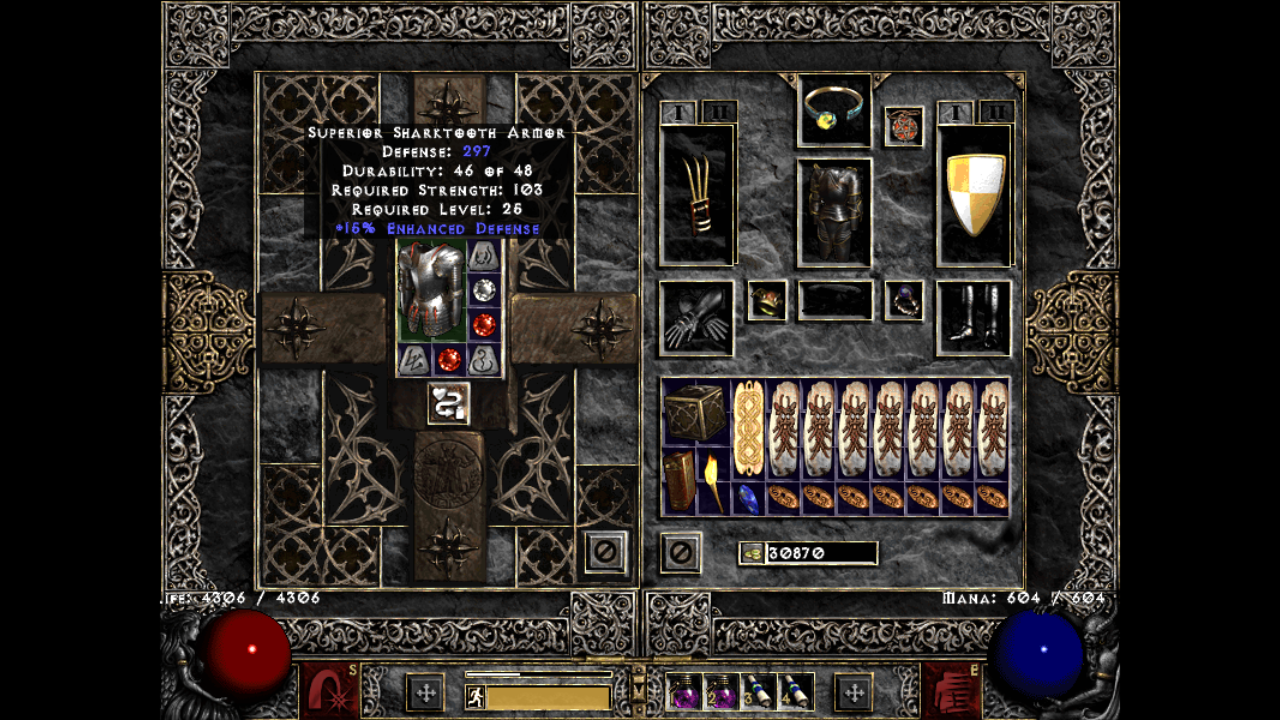Viewport: 1280px width, 720px height.
Task: Click the gold coin icon beside the gold field
Action: (750, 553)
